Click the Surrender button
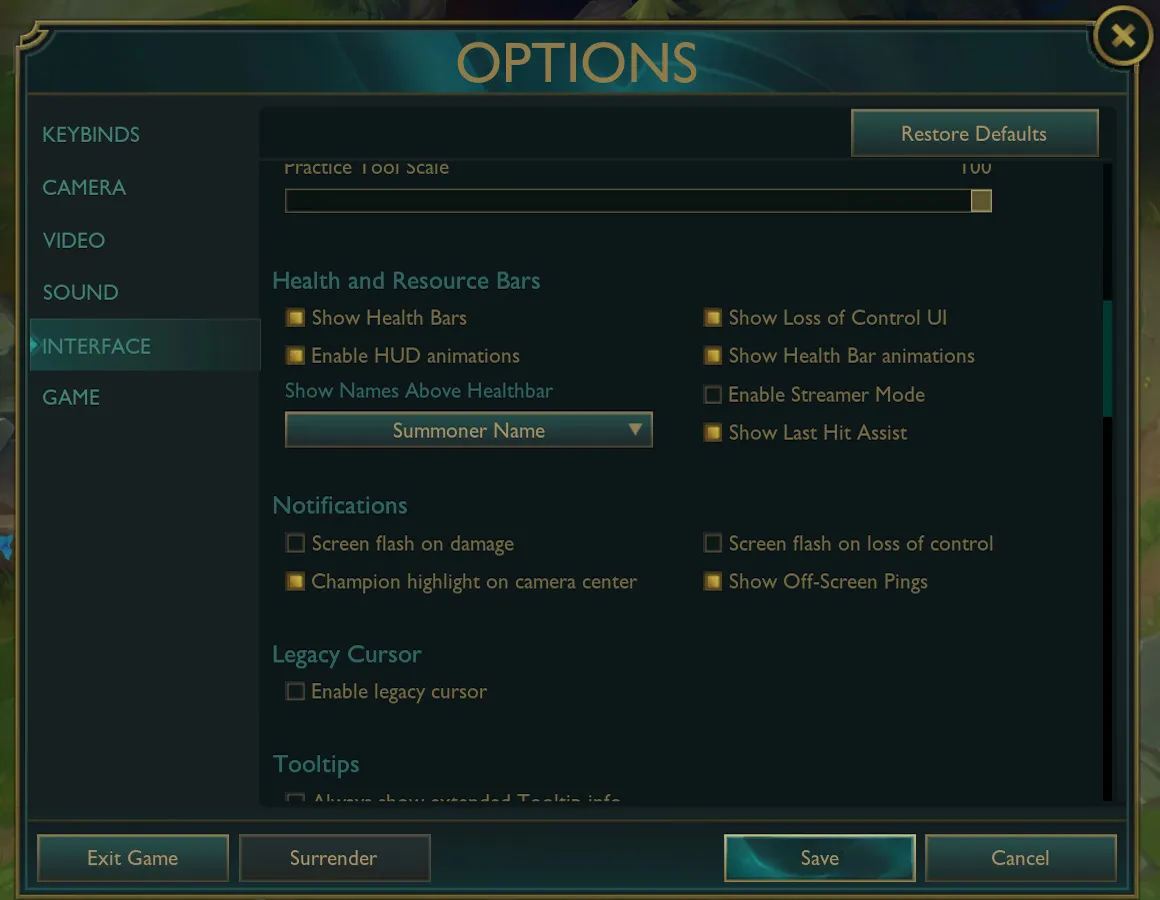The height and width of the screenshot is (900, 1160). coord(334,858)
